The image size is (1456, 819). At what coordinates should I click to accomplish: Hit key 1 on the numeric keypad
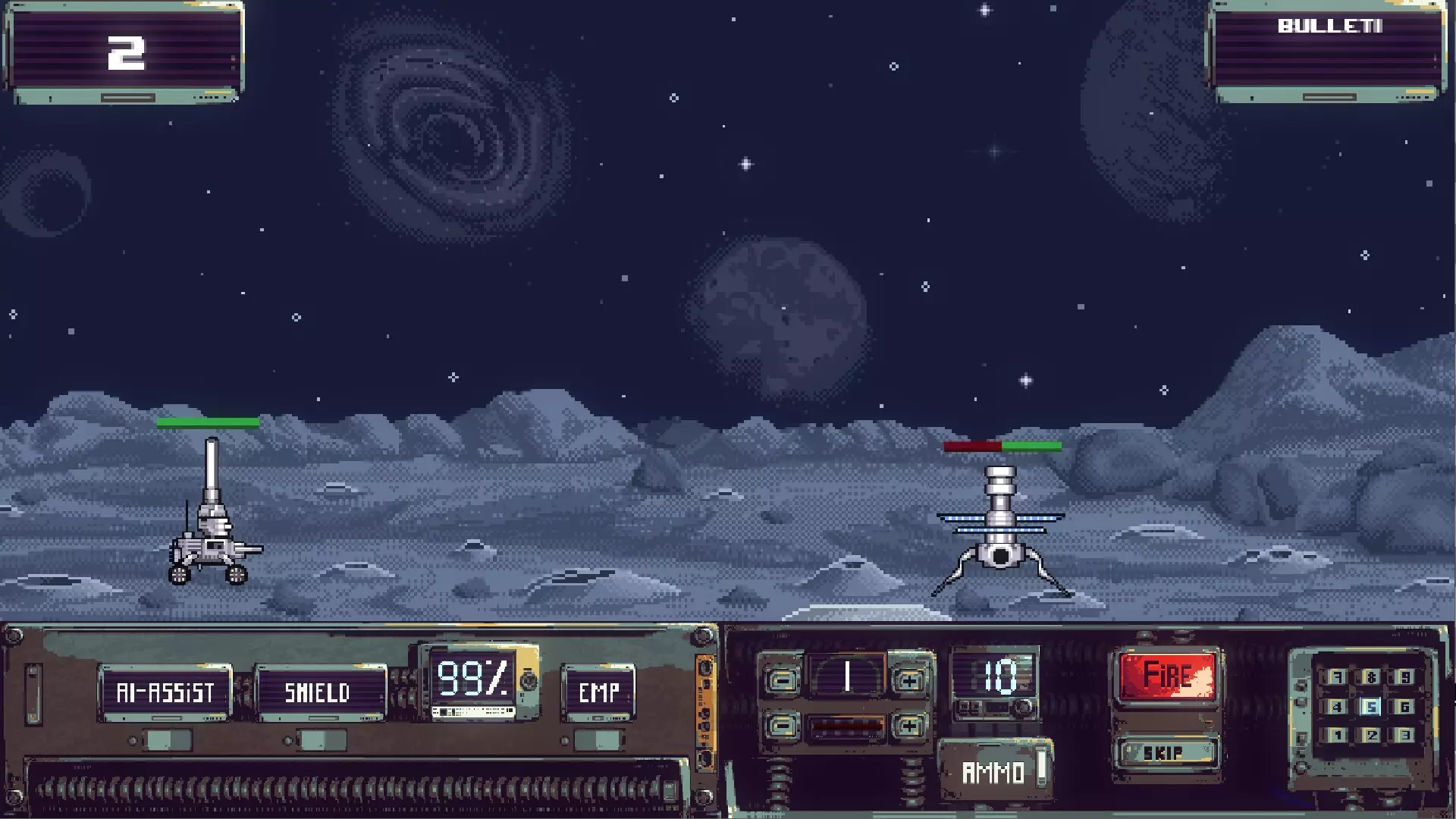coord(1337,735)
